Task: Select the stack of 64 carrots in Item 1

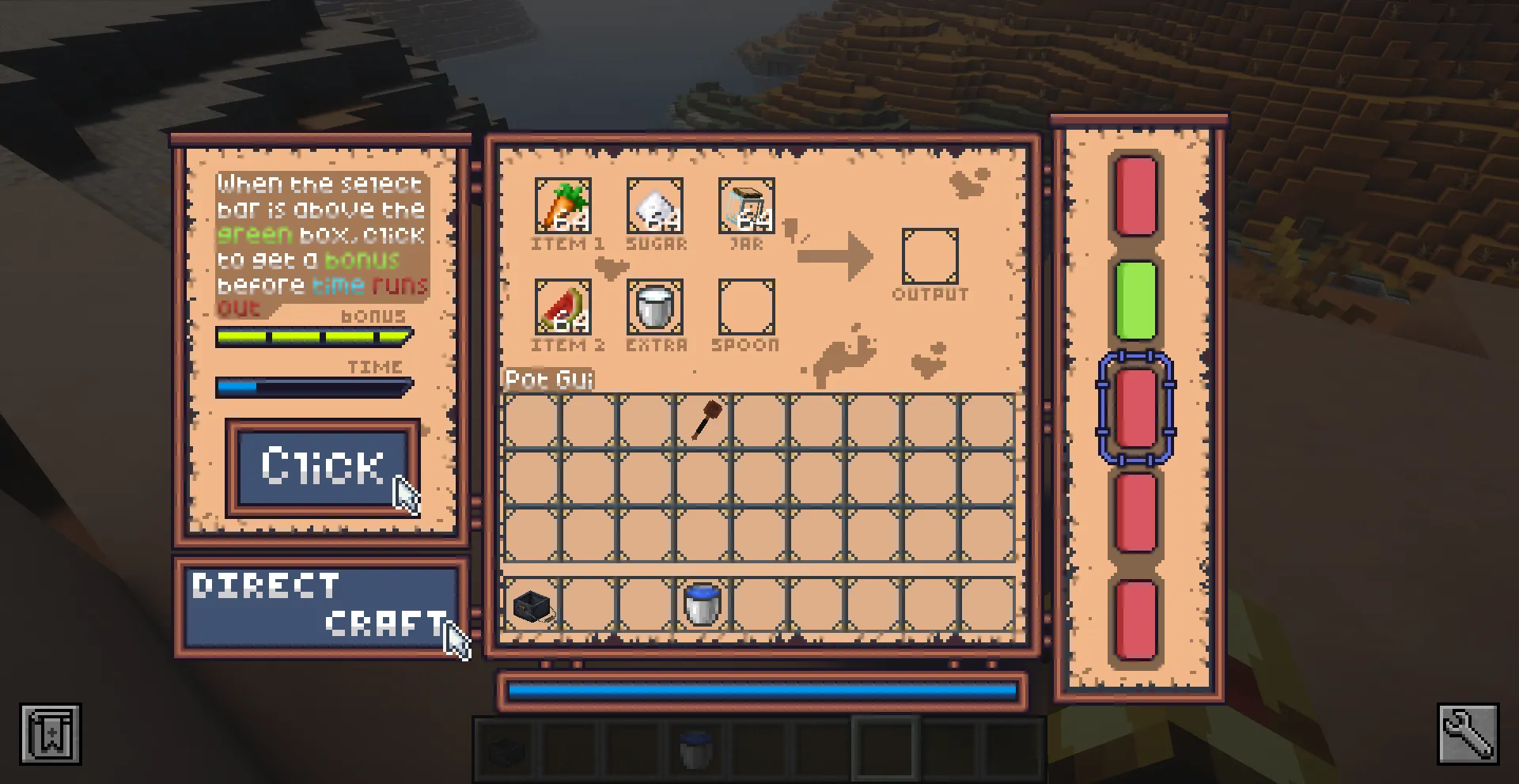Action: pos(564,207)
